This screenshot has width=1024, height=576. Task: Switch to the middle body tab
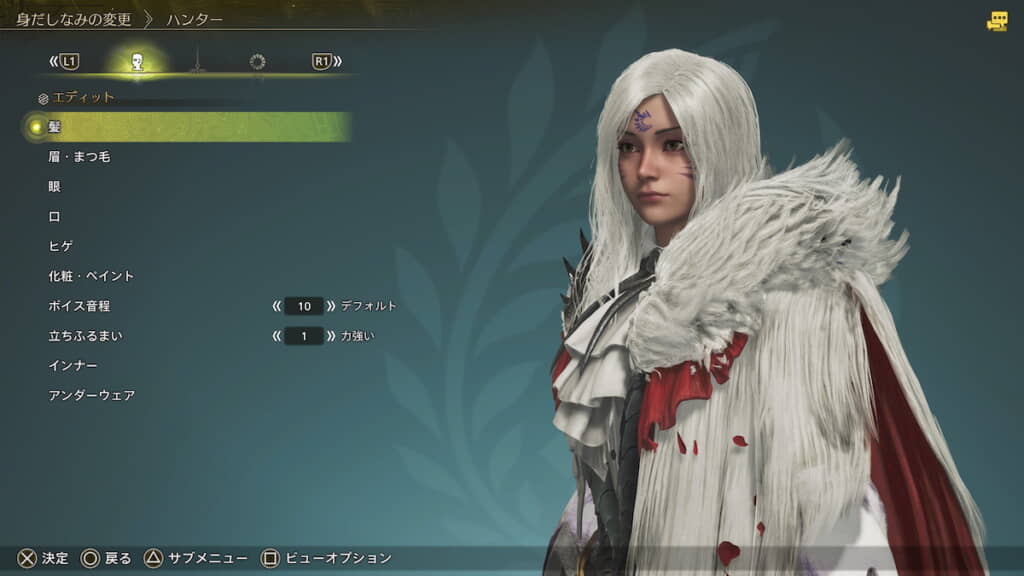pos(198,62)
